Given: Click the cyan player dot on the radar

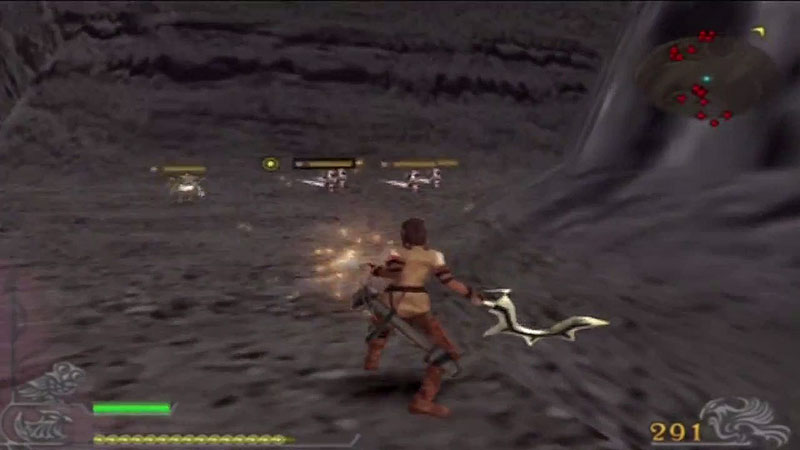Looking at the screenshot, I should pos(706,78).
